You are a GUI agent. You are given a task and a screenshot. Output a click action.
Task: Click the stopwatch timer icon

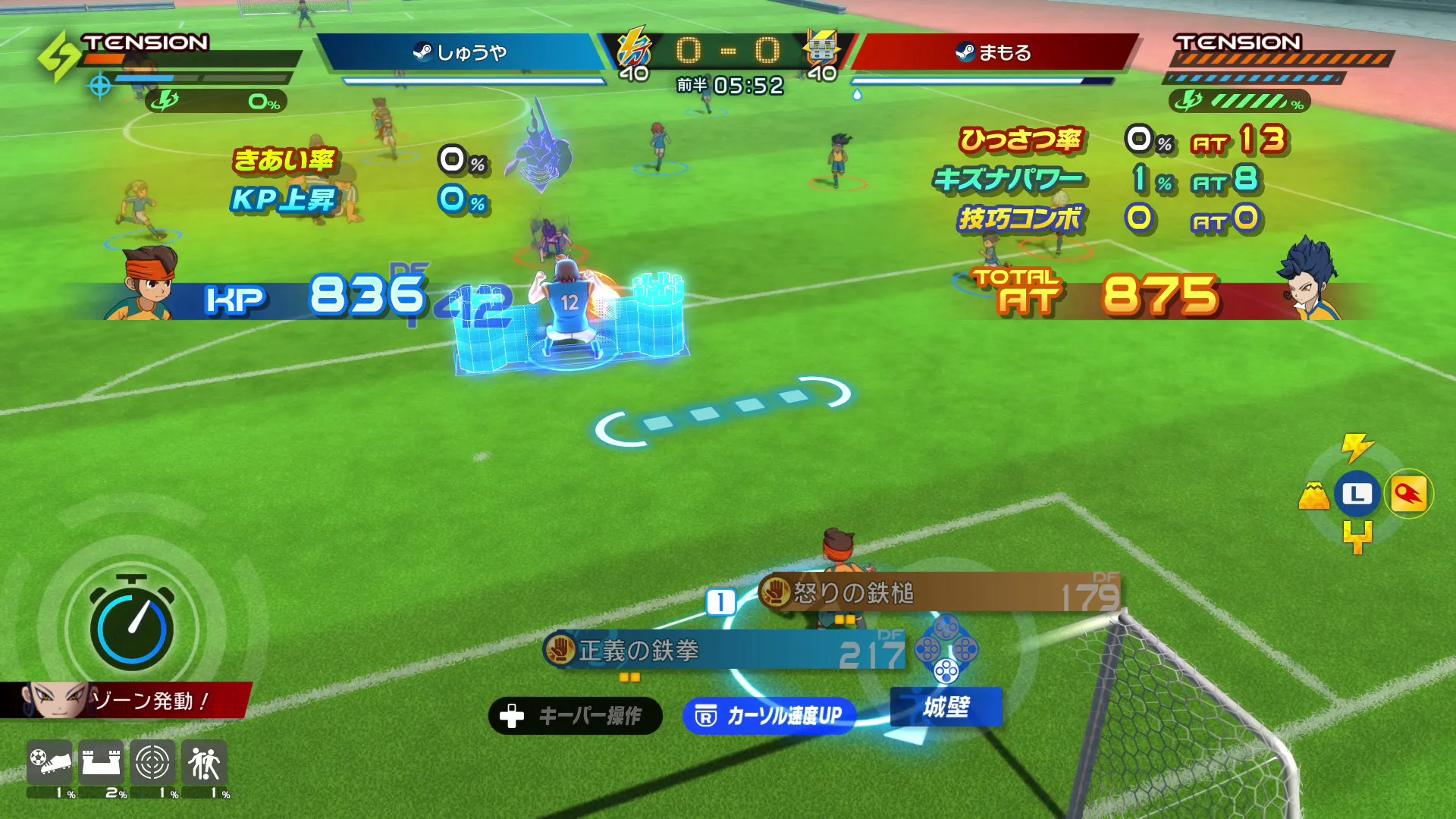pyautogui.click(x=132, y=626)
